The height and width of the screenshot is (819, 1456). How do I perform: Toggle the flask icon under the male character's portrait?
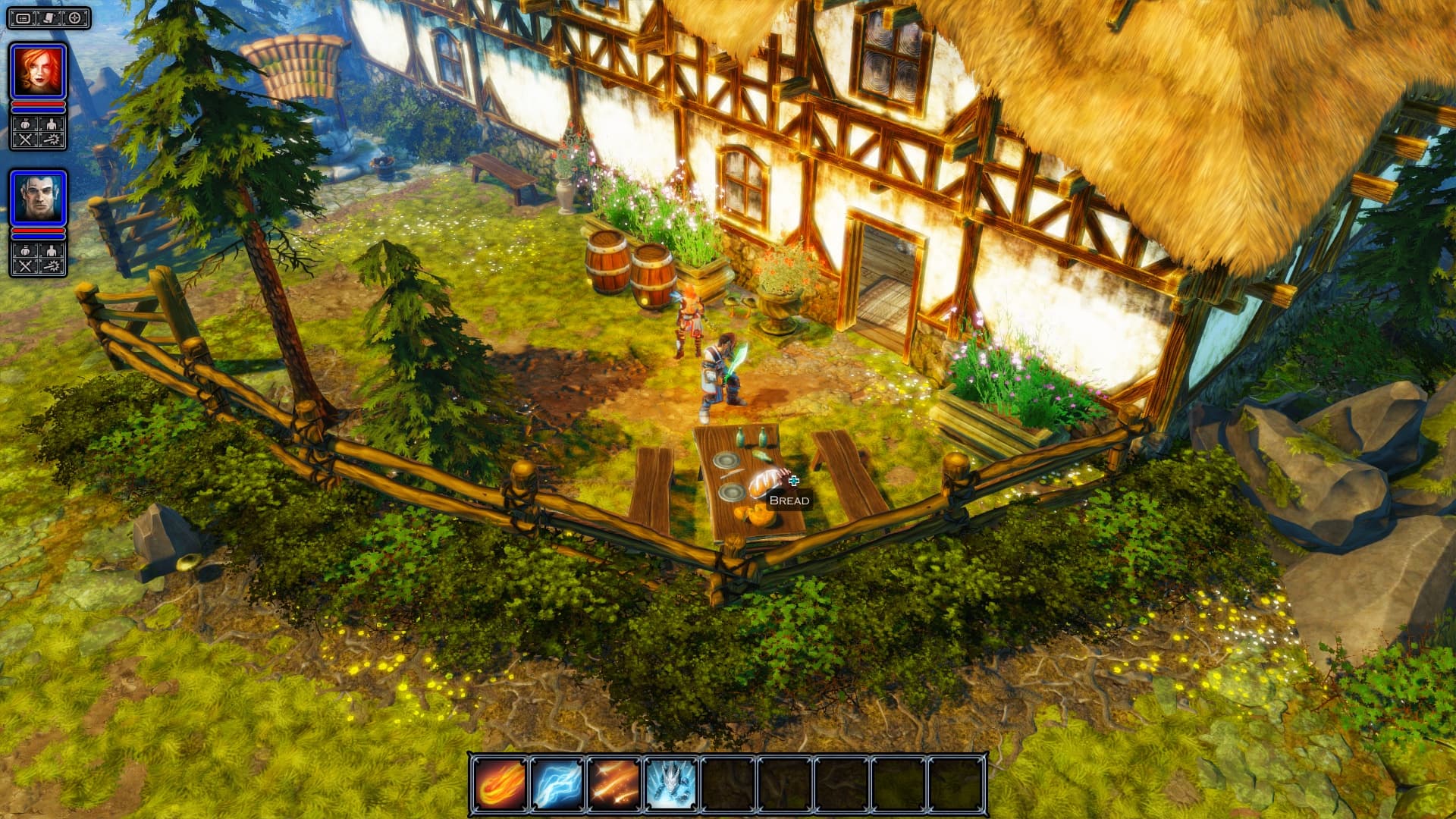[x=24, y=250]
